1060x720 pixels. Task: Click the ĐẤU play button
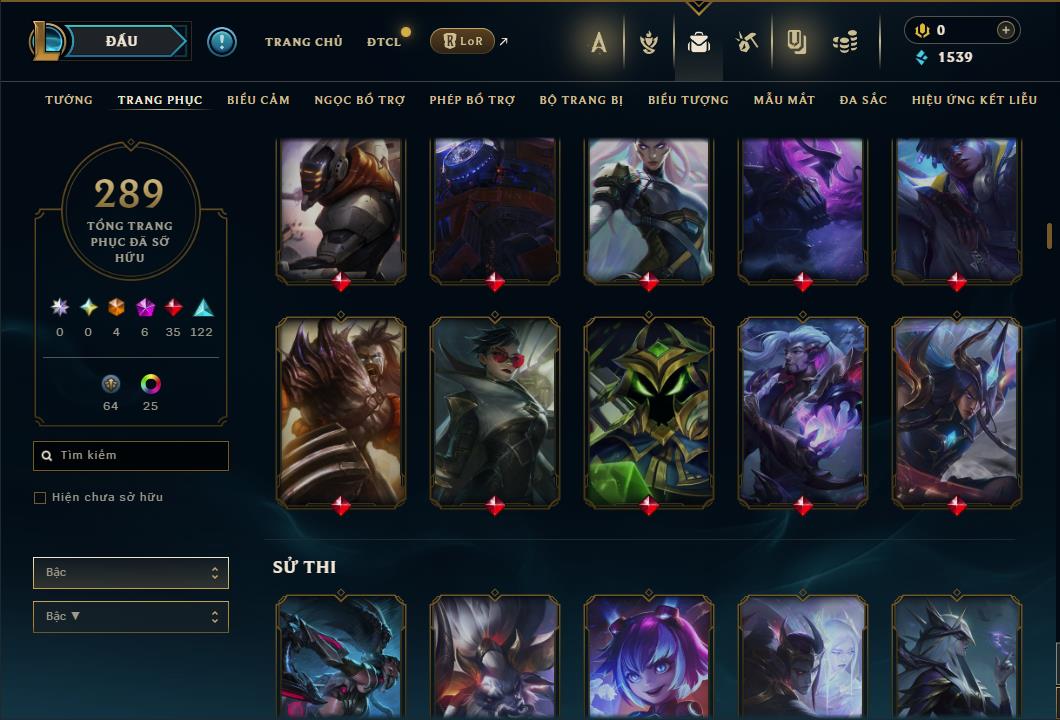click(122, 41)
